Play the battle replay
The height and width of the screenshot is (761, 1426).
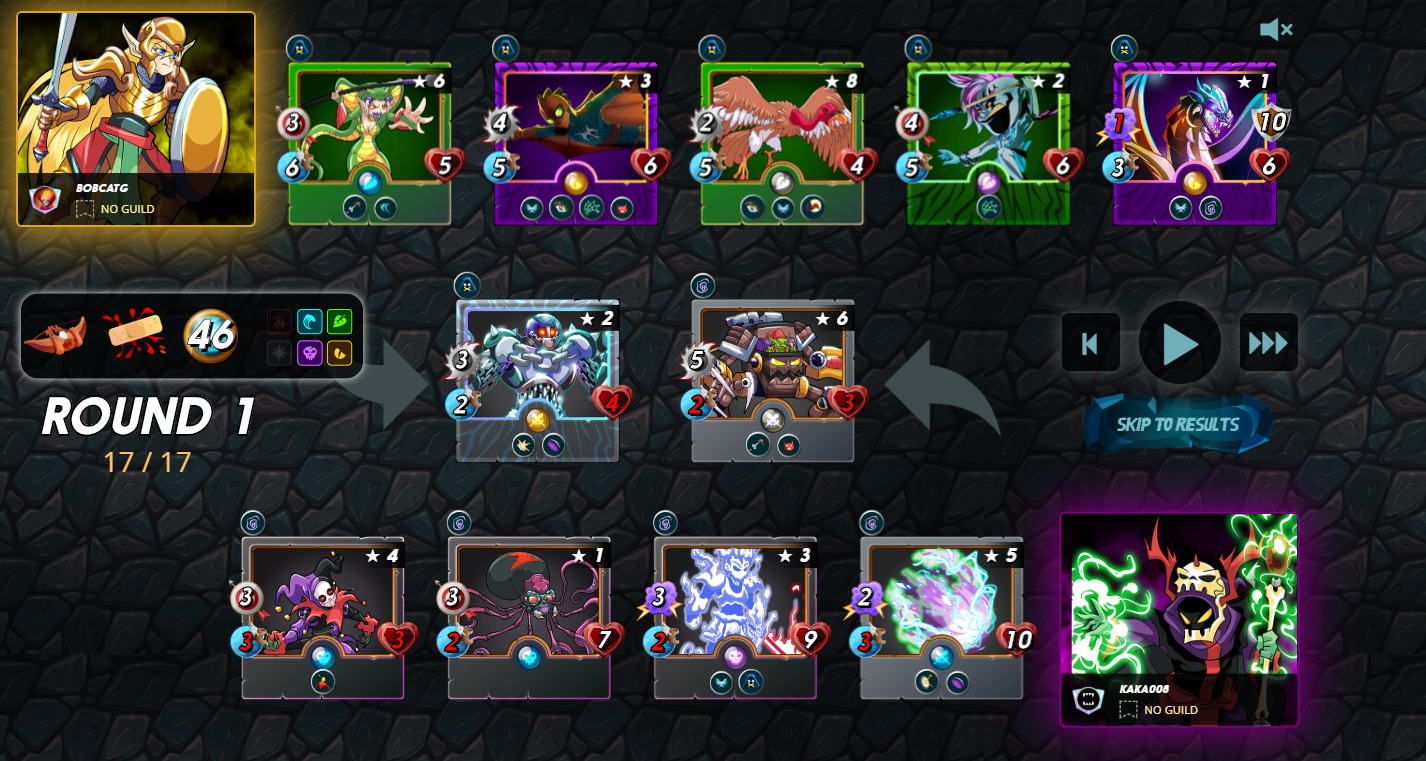[x=1179, y=343]
